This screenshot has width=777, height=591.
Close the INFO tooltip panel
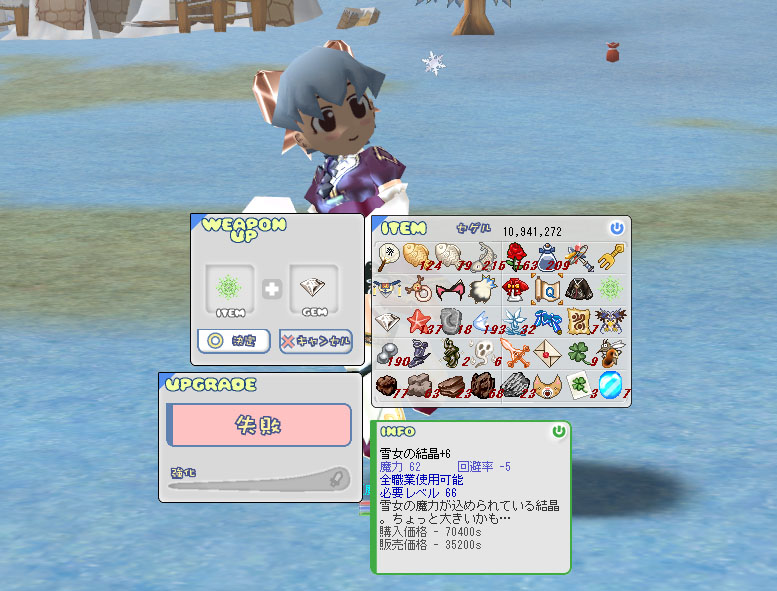point(559,432)
